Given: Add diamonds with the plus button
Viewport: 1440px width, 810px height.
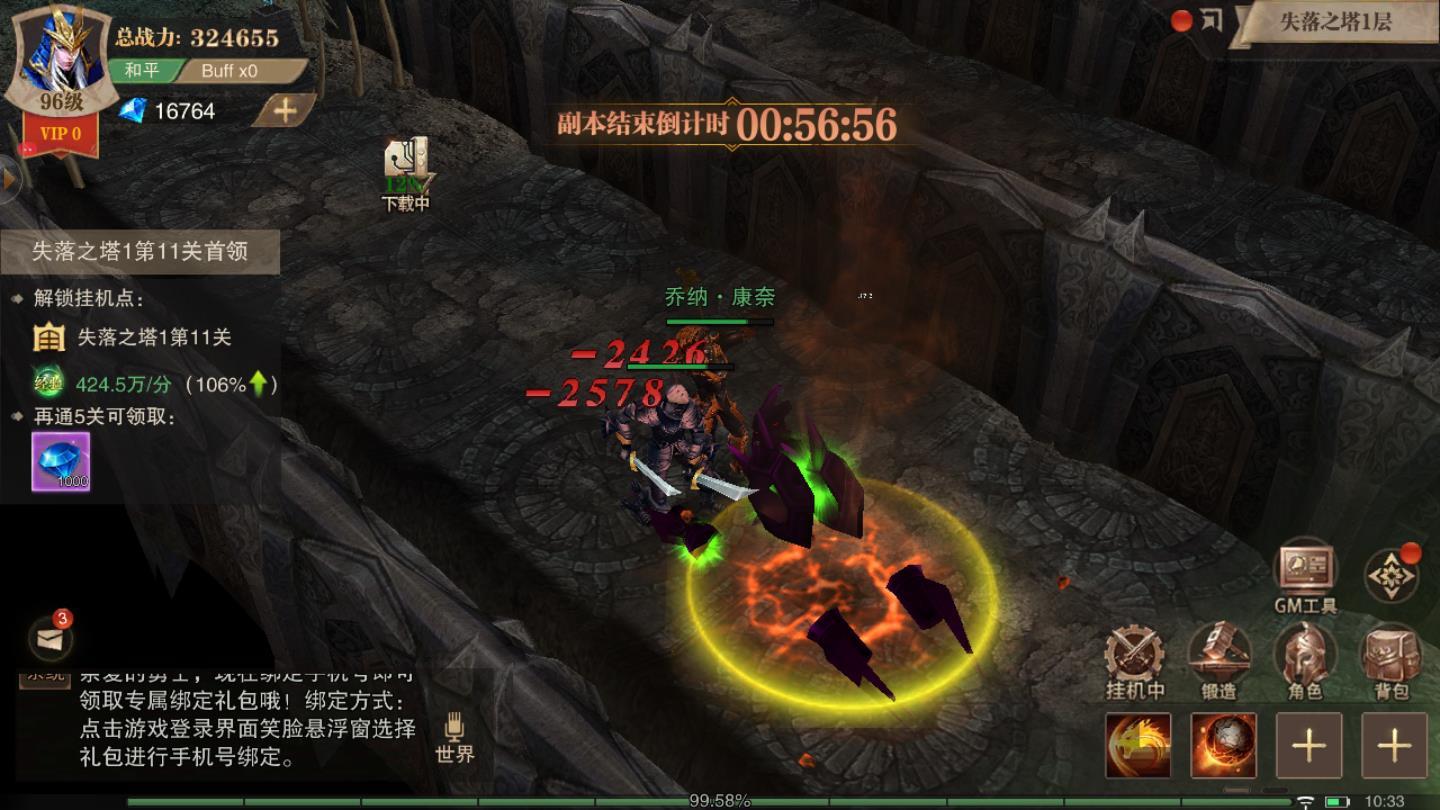Looking at the screenshot, I should click(x=285, y=111).
